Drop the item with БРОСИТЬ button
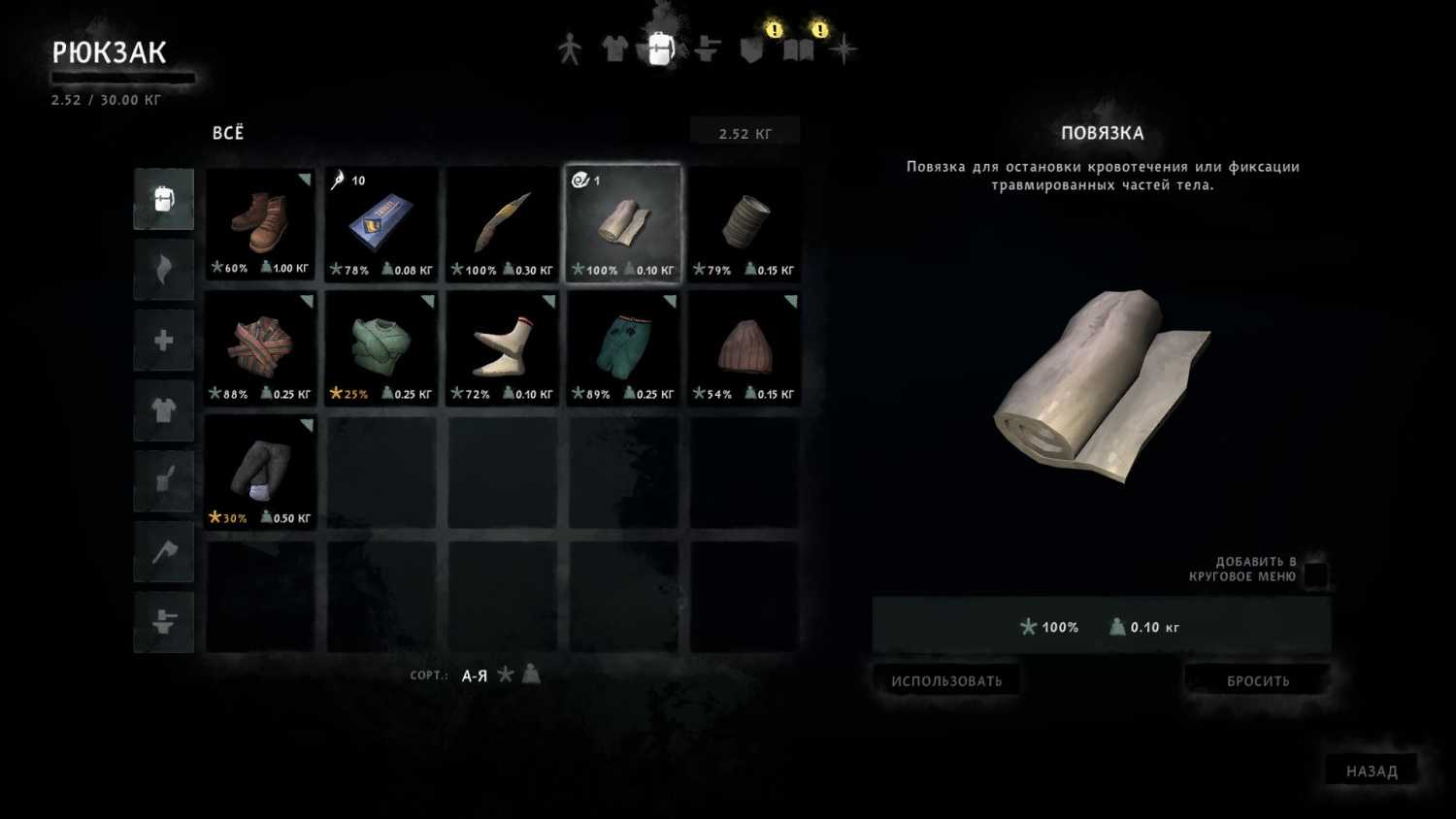Screen dimensions: 1456x819 pyautogui.click(x=1257, y=680)
